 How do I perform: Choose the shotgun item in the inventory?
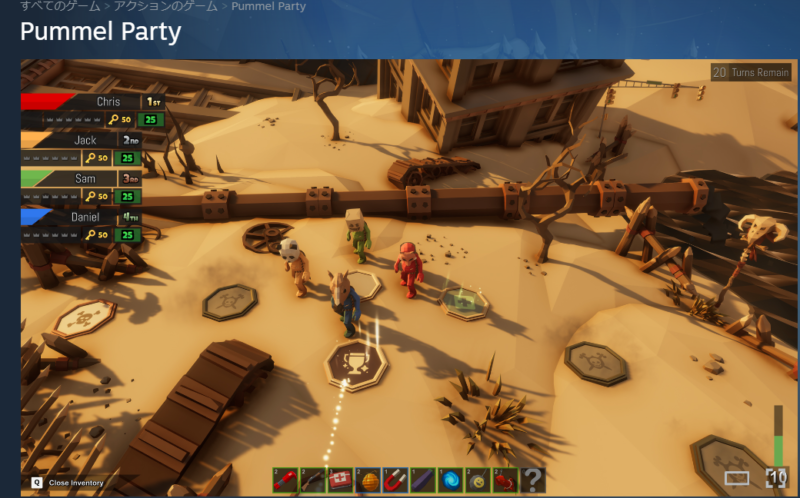[312, 479]
